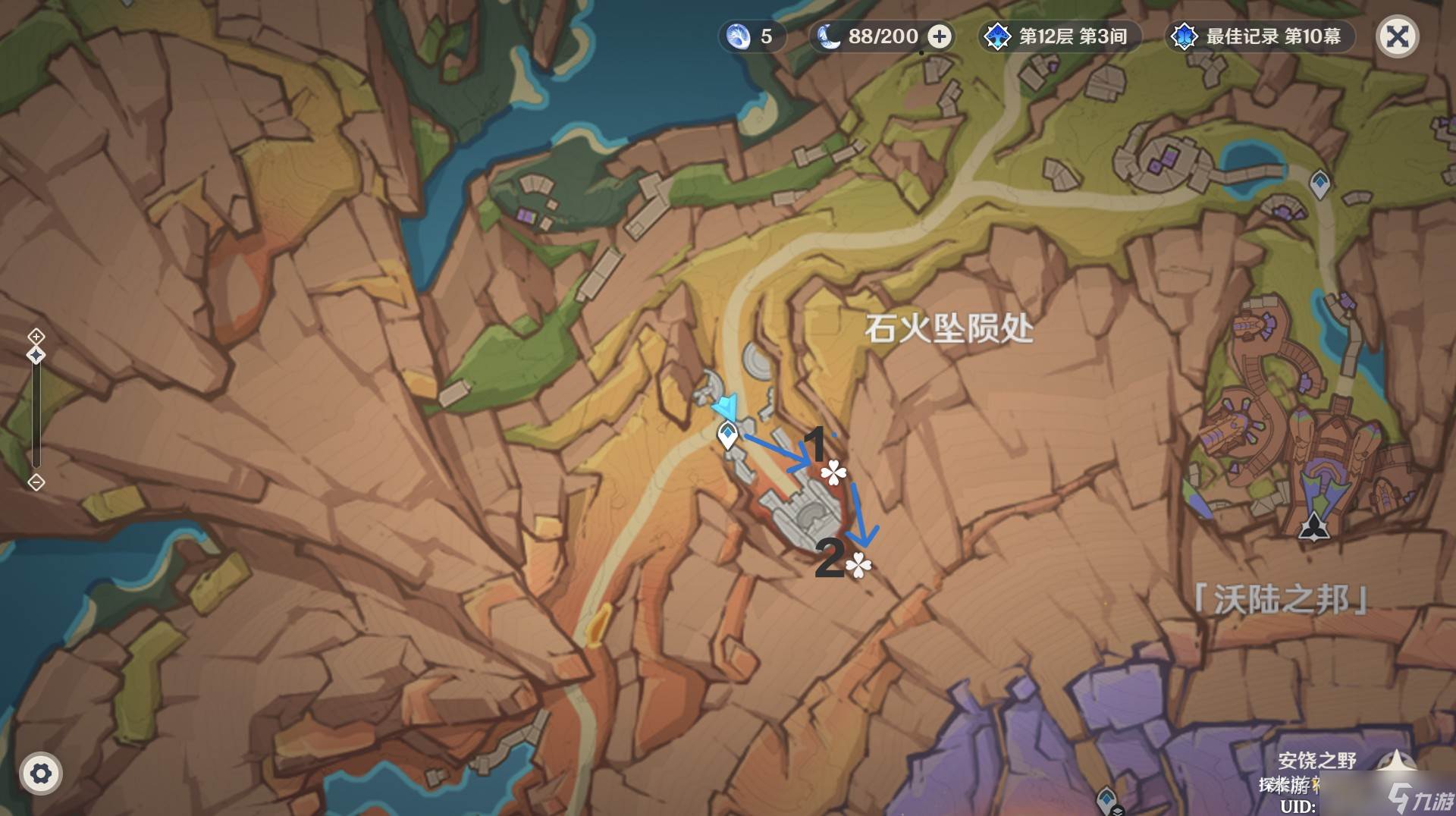Add Original Resin with plus button
Viewport: 1456px width, 816px height.
[940, 36]
